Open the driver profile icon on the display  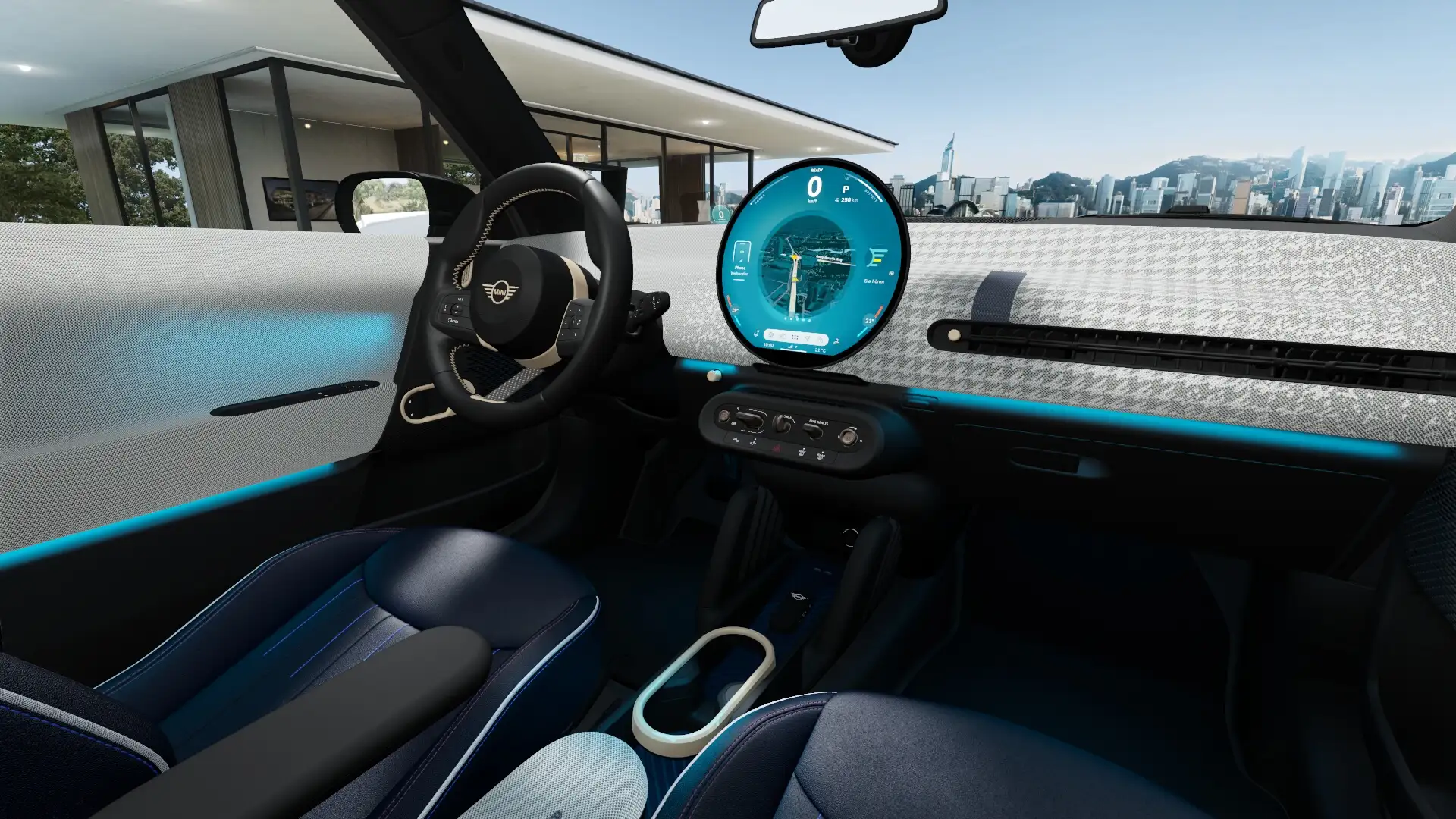(x=836, y=342)
